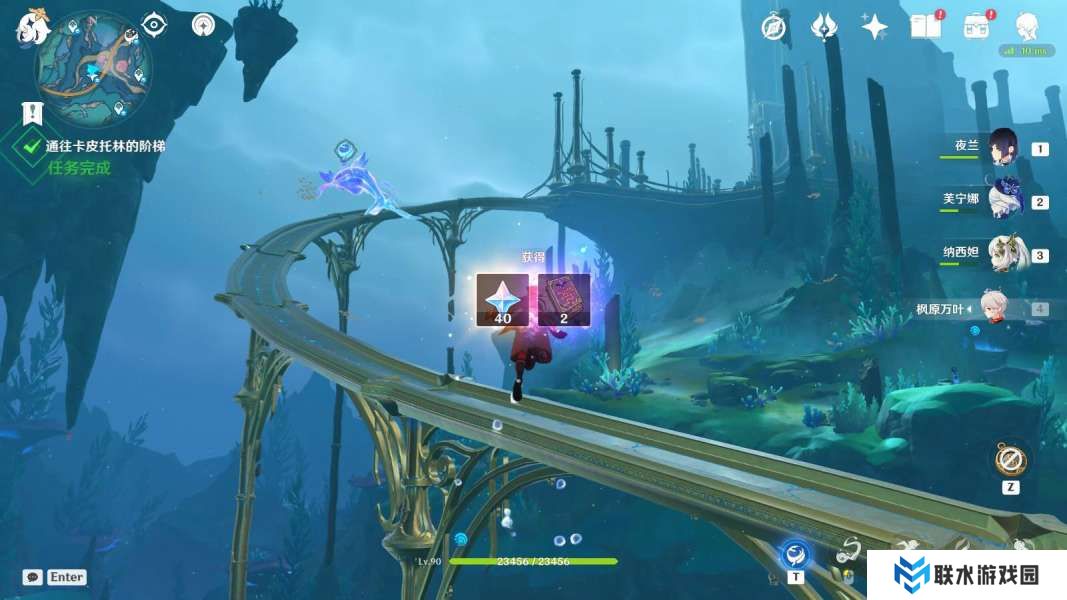Switch to party member 芙宁娜
This screenshot has width=1067, height=600.
click(x=1003, y=200)
